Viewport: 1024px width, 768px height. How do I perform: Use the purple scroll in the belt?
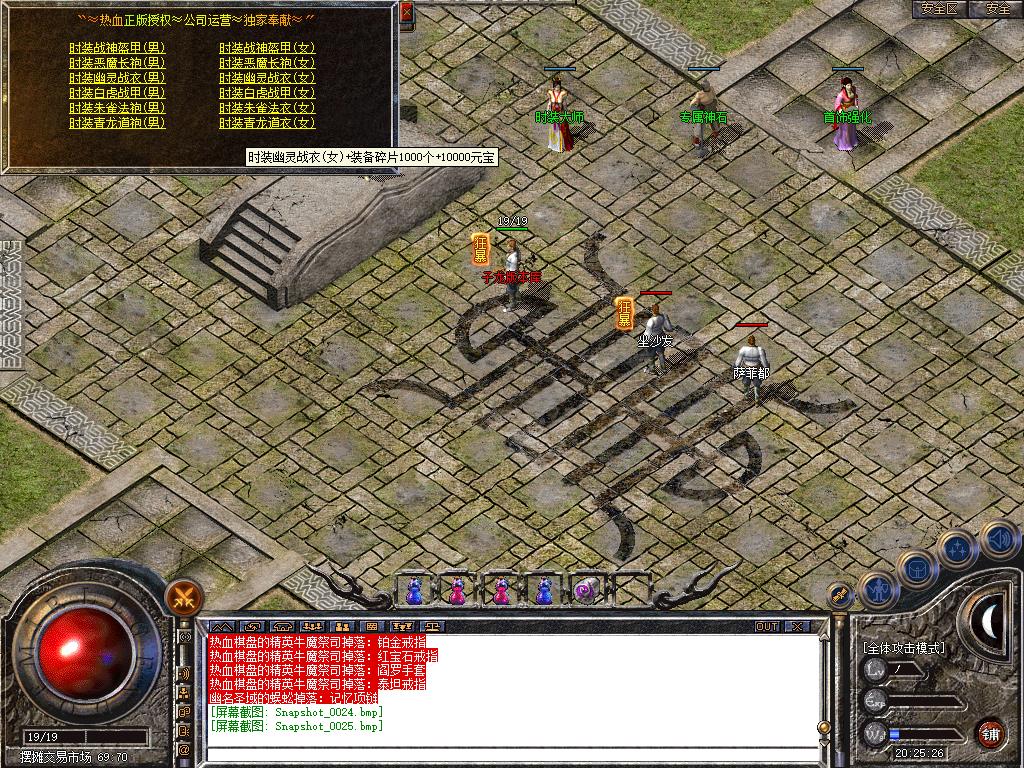tap(586, 591)
